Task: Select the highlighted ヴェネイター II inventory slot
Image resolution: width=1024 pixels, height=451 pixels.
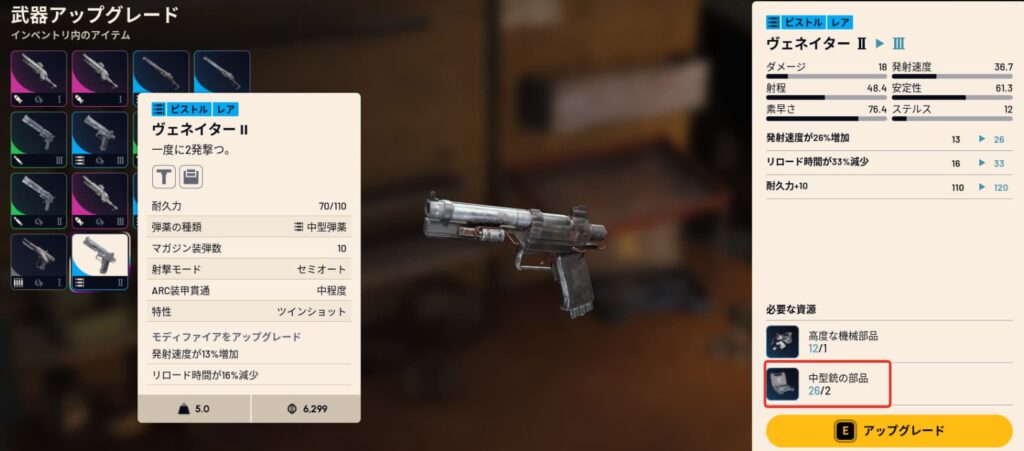Action: point(100,260)
